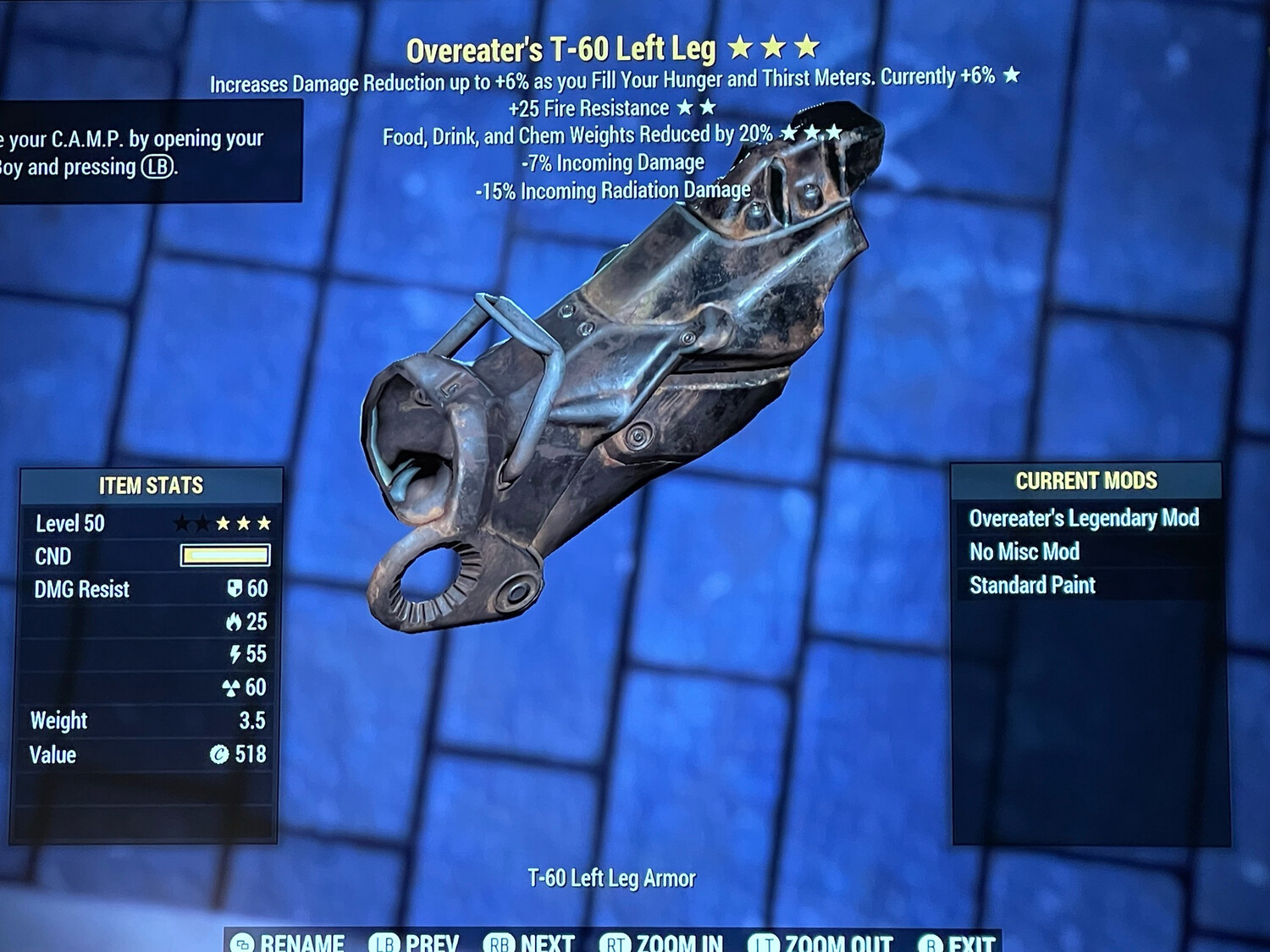Select Zoom In on the item view
Image resolution: width=1270 pixels, height=952 pixels.
pyautogui.click(x=662, y=942)
